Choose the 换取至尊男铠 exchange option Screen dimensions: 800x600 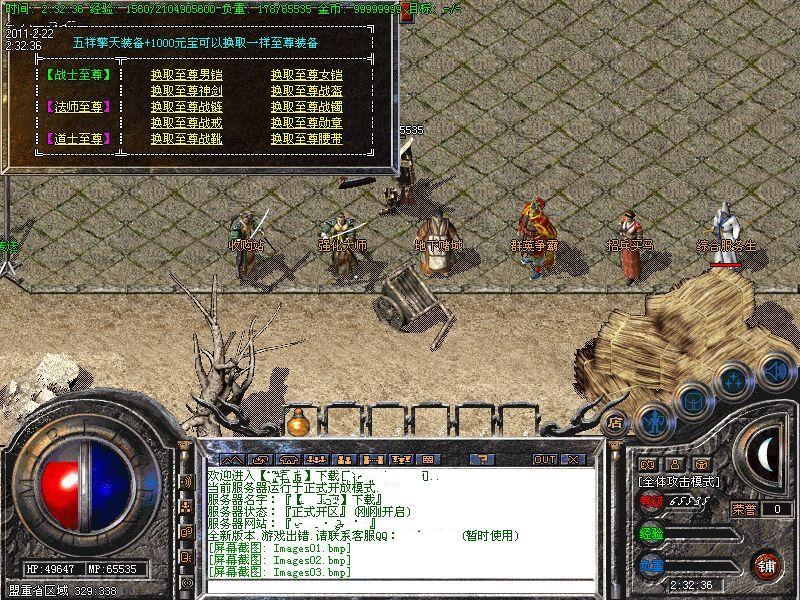pyautogui.click(x=186, y=75)
